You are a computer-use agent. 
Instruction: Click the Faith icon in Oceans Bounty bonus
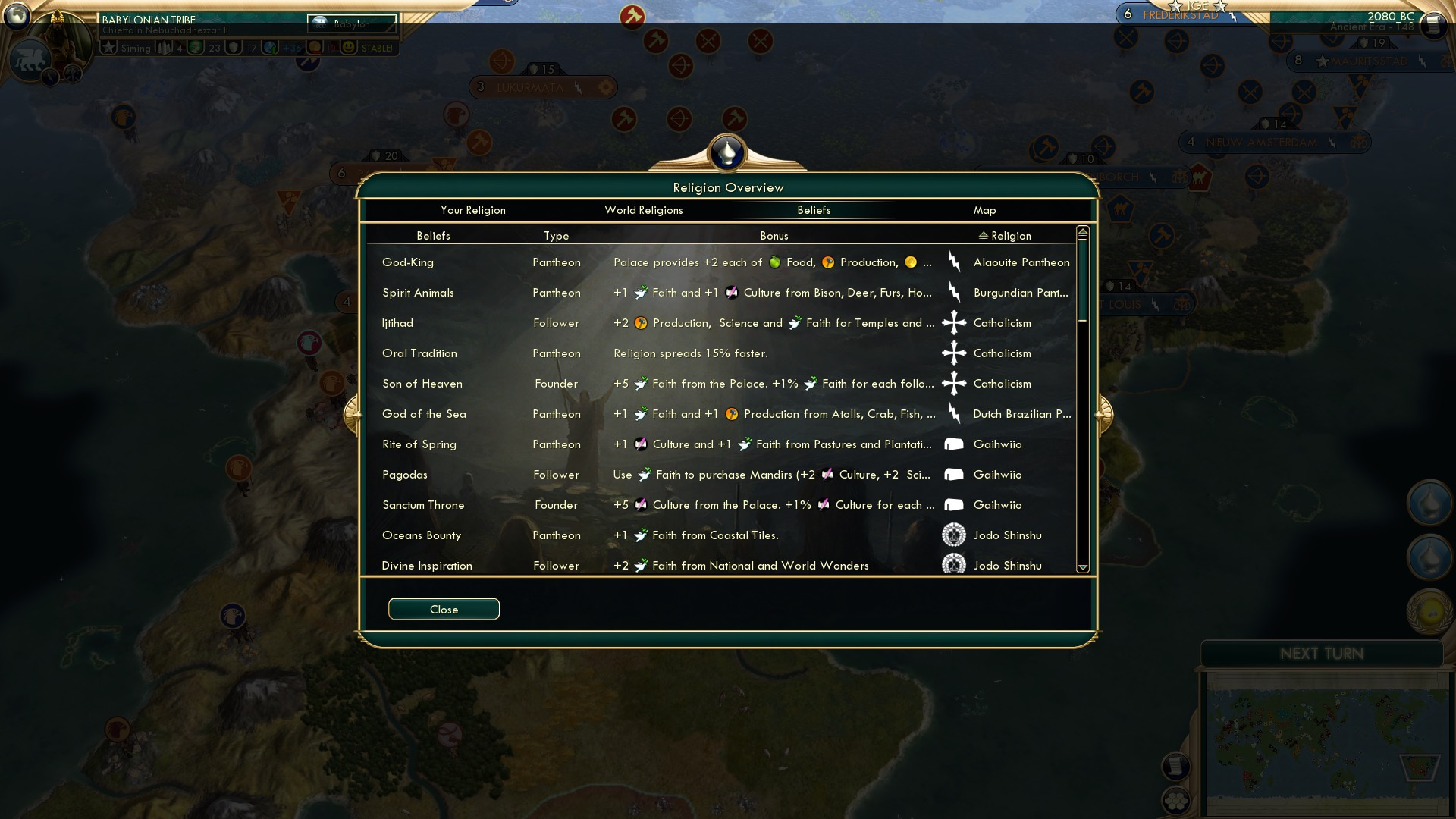click(641, 535)
